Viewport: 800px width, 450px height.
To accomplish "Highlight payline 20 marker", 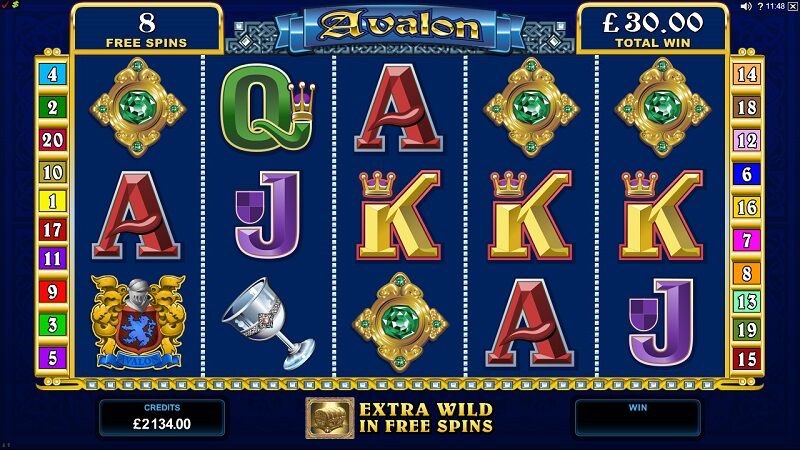I will 52,139.
